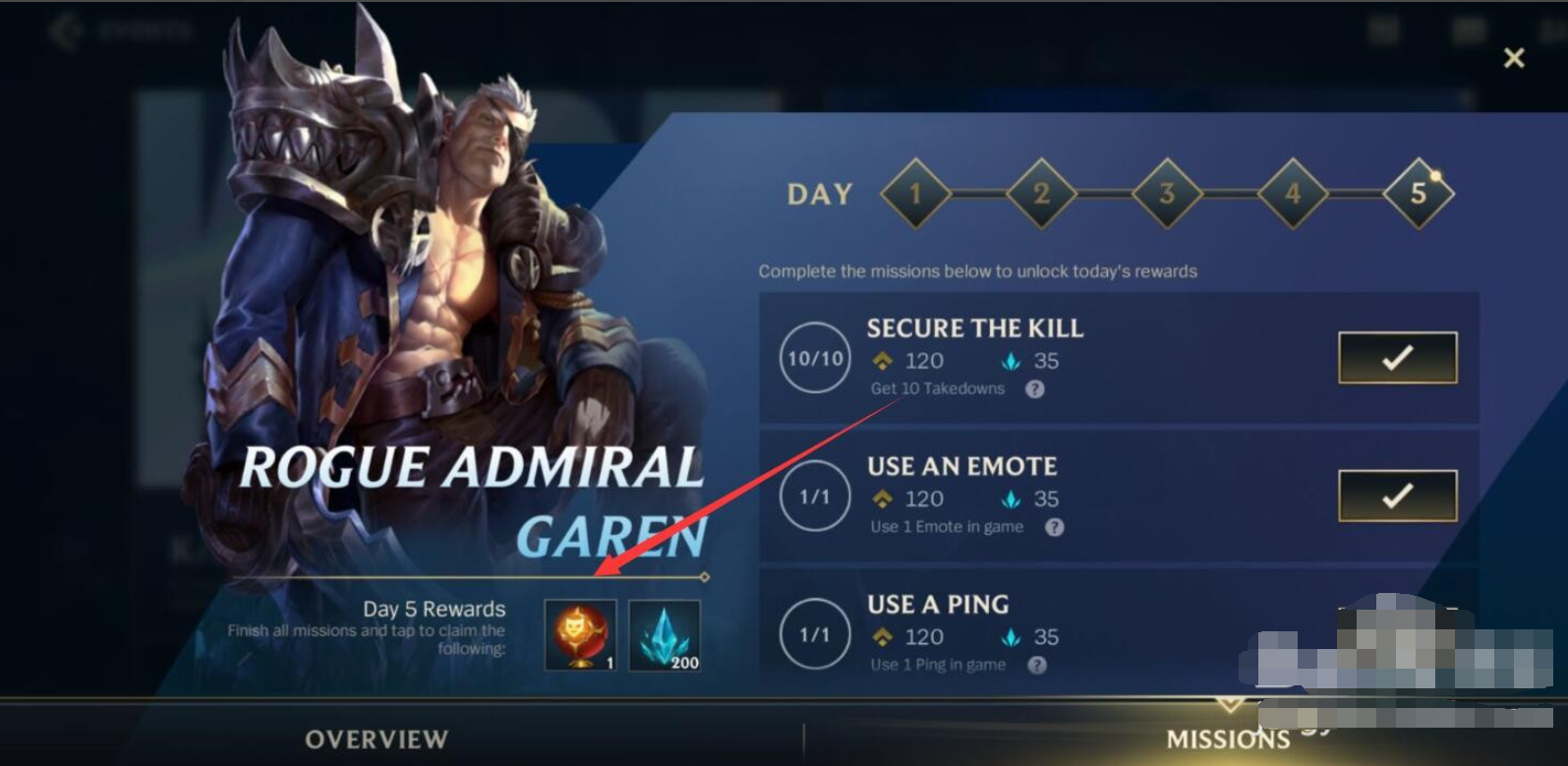Viewport: 1568px width, 766px height.
Task: Click the Use An Emote completion checkmark
Action: [1398, 497]
